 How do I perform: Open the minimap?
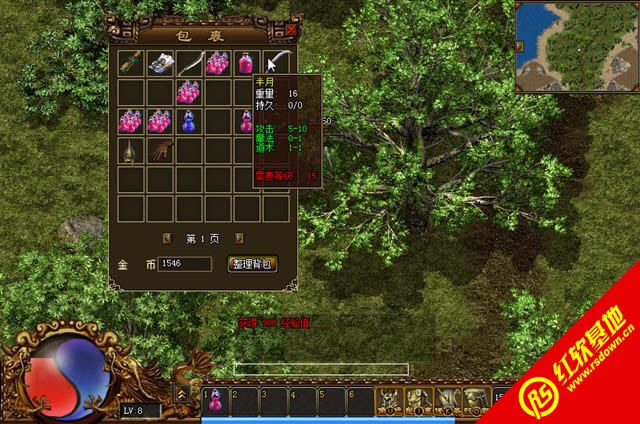[x=577, y=46]
